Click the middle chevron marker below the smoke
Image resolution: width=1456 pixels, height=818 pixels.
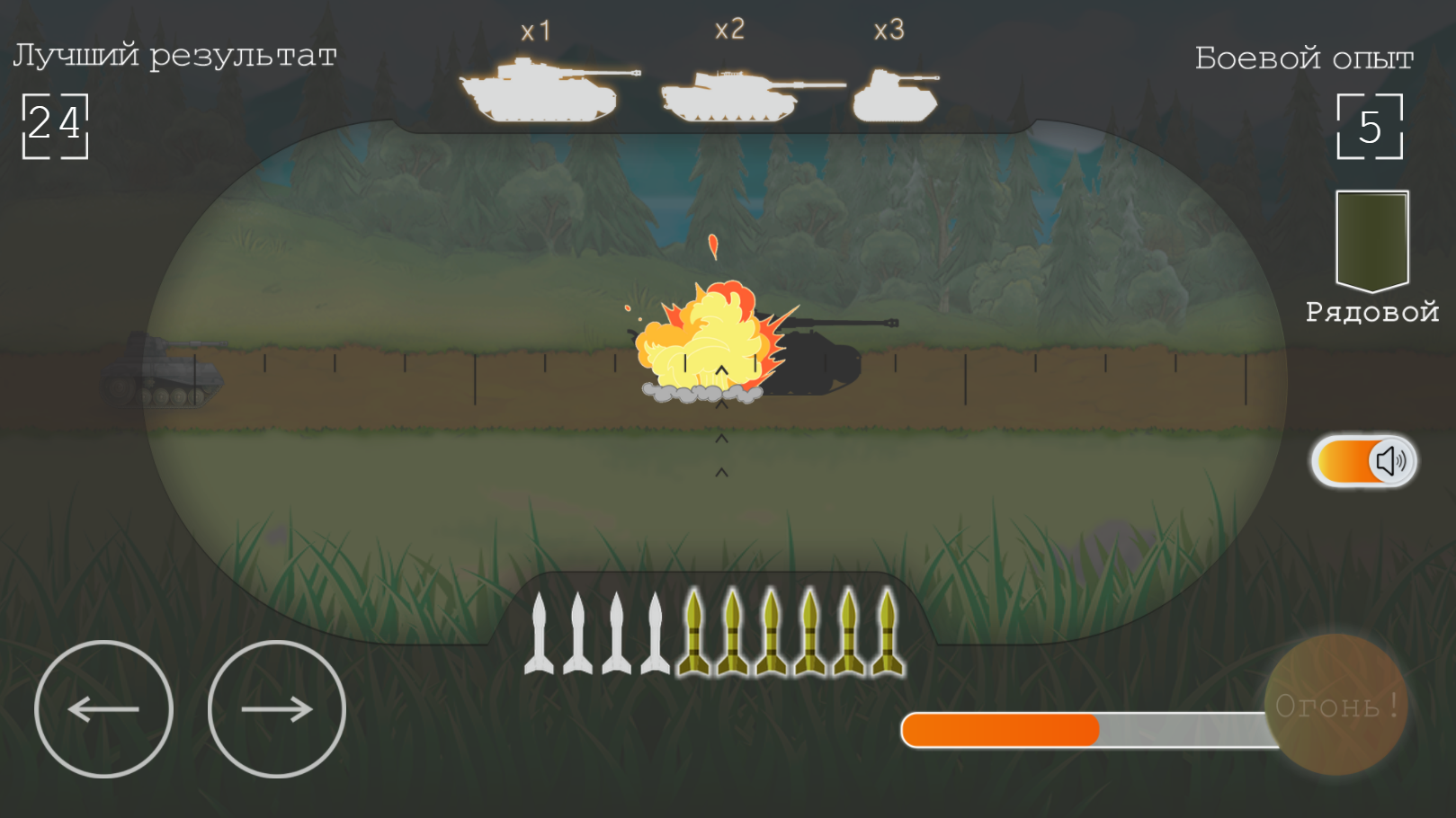coord(720,438)
